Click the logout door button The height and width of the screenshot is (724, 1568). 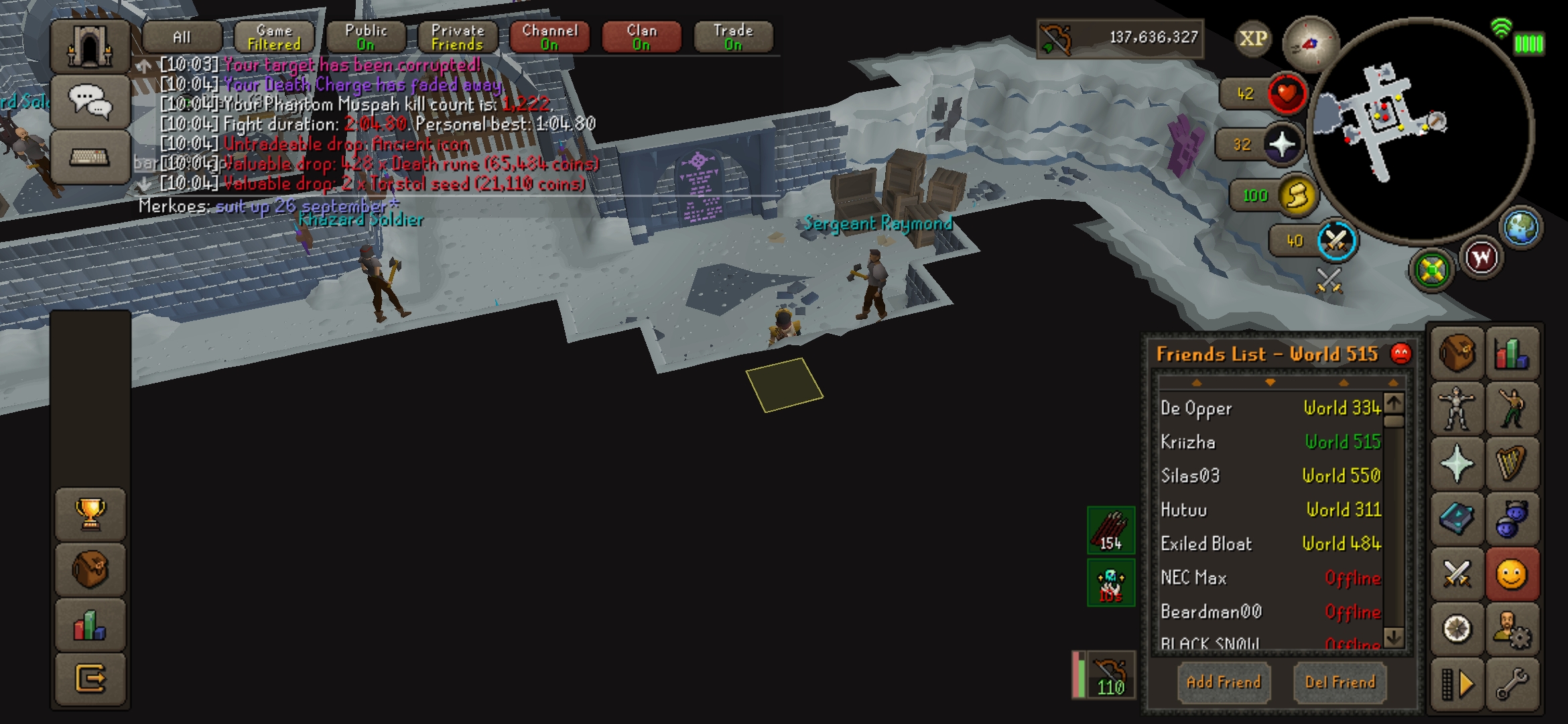[x=90, y=679]
